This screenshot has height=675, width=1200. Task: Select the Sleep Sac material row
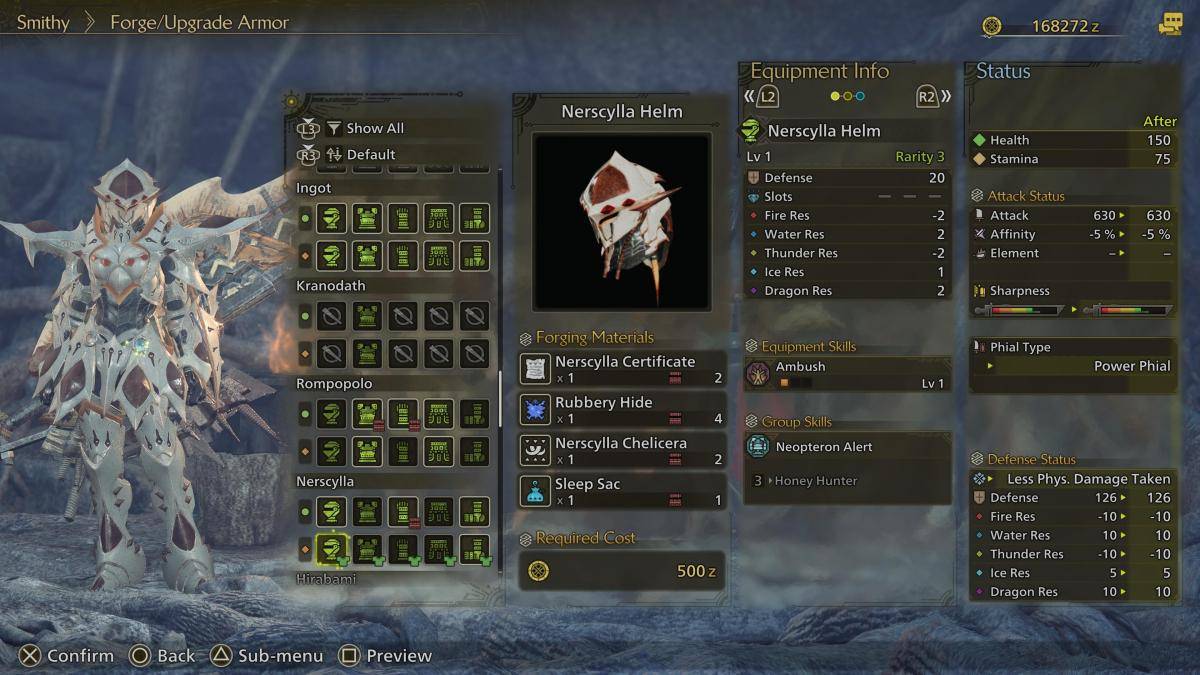622,491
